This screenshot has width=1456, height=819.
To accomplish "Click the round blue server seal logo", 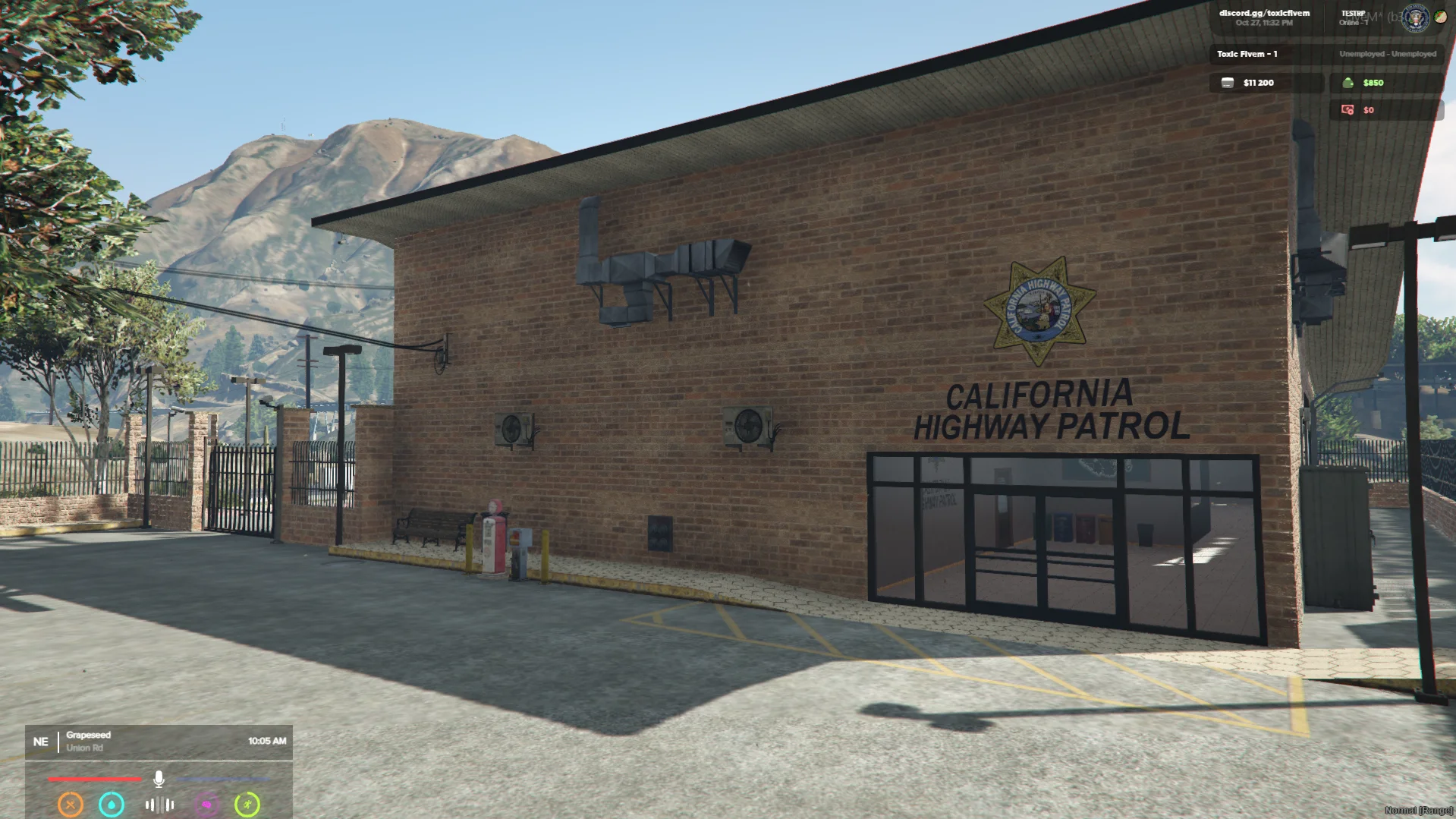I will (1415, 18).
